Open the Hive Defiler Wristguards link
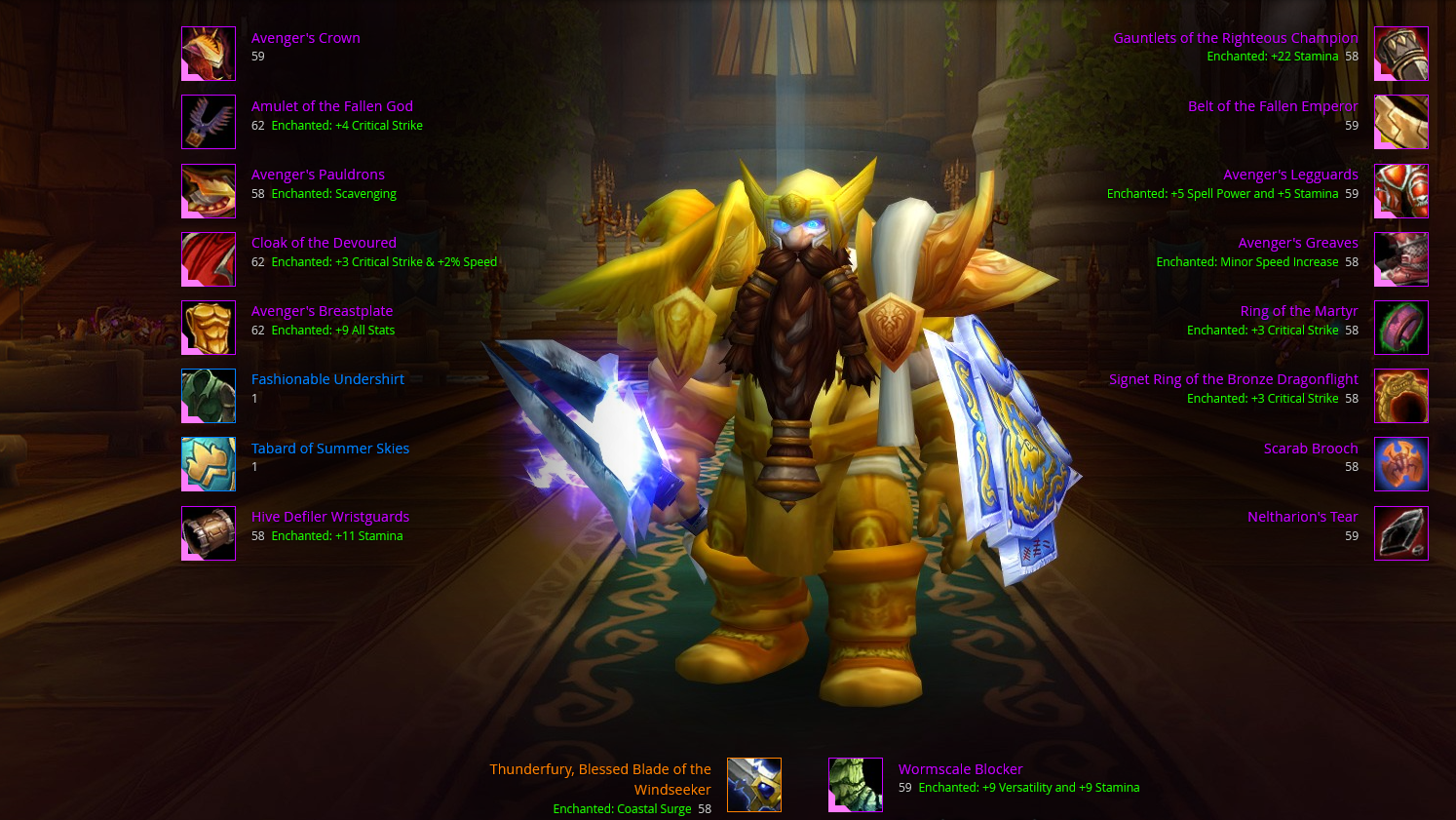Image resolution: width=1456 pixels, height=820 pixels. point(329,517)
